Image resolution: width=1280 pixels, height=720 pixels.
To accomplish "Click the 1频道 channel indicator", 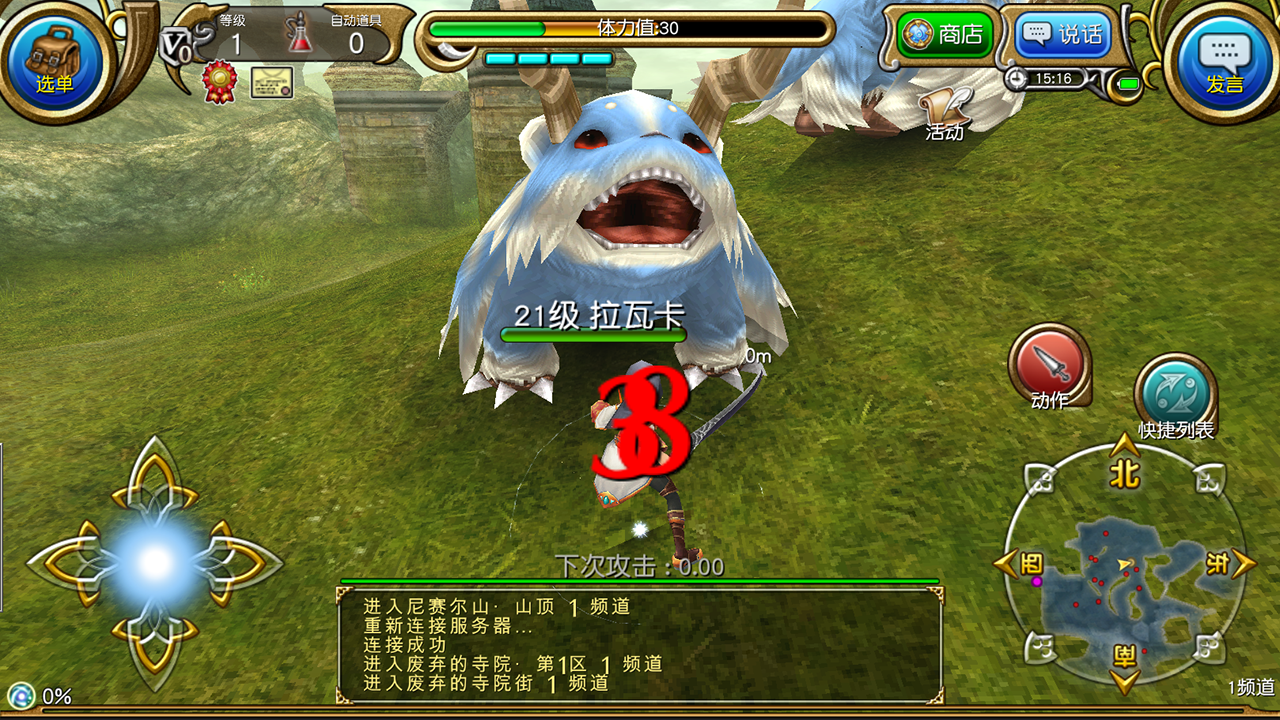I will pos(1251,687).
